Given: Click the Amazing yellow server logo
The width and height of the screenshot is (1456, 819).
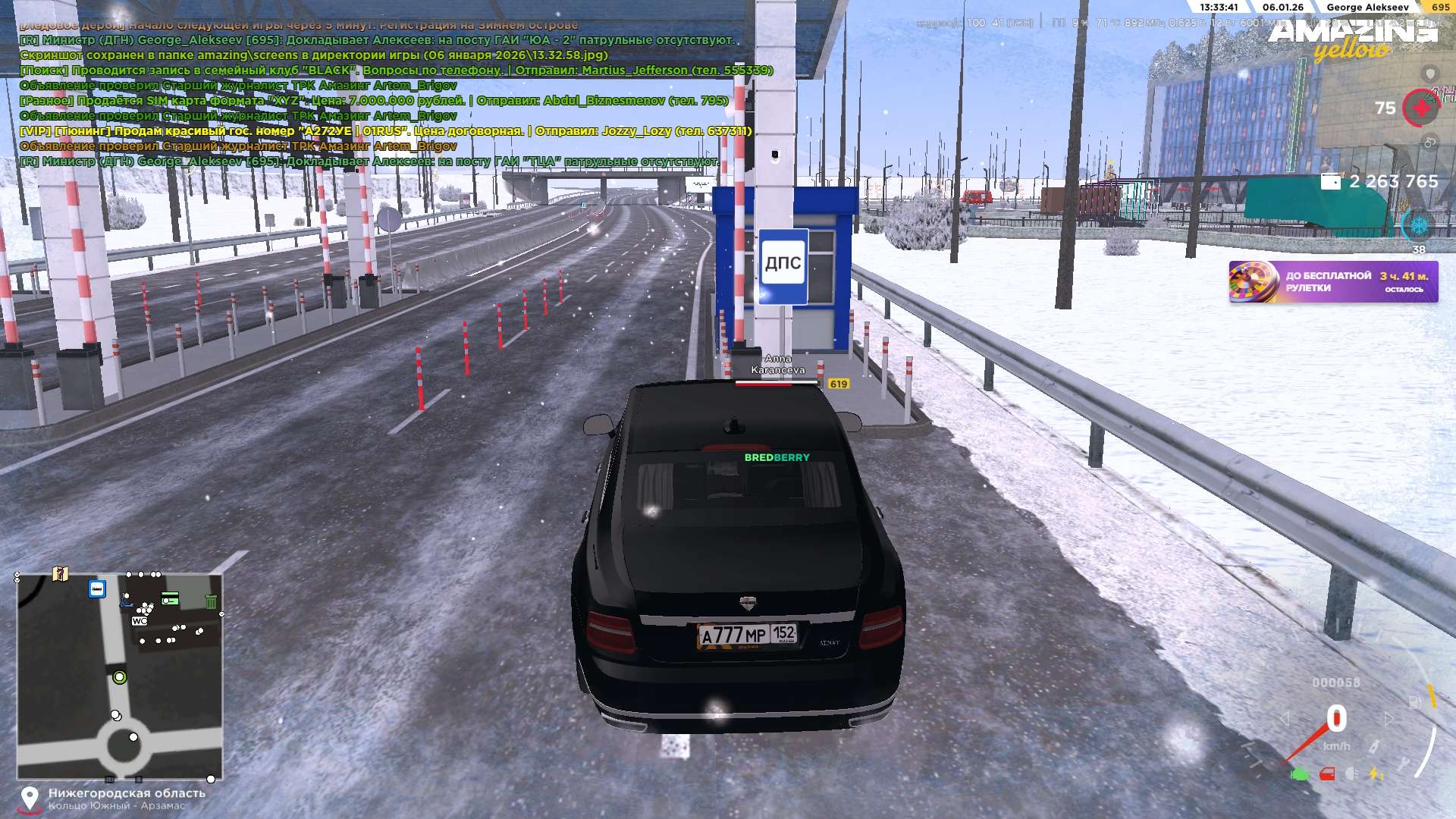Looking at the screenshot, I should [x=1353, y=39].
